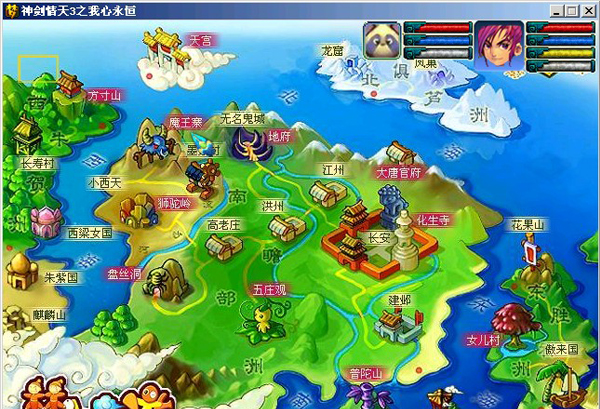This screenshot has width=600, height=409.
Task: Choose the 高老庄 village marker
Action: 224,225
